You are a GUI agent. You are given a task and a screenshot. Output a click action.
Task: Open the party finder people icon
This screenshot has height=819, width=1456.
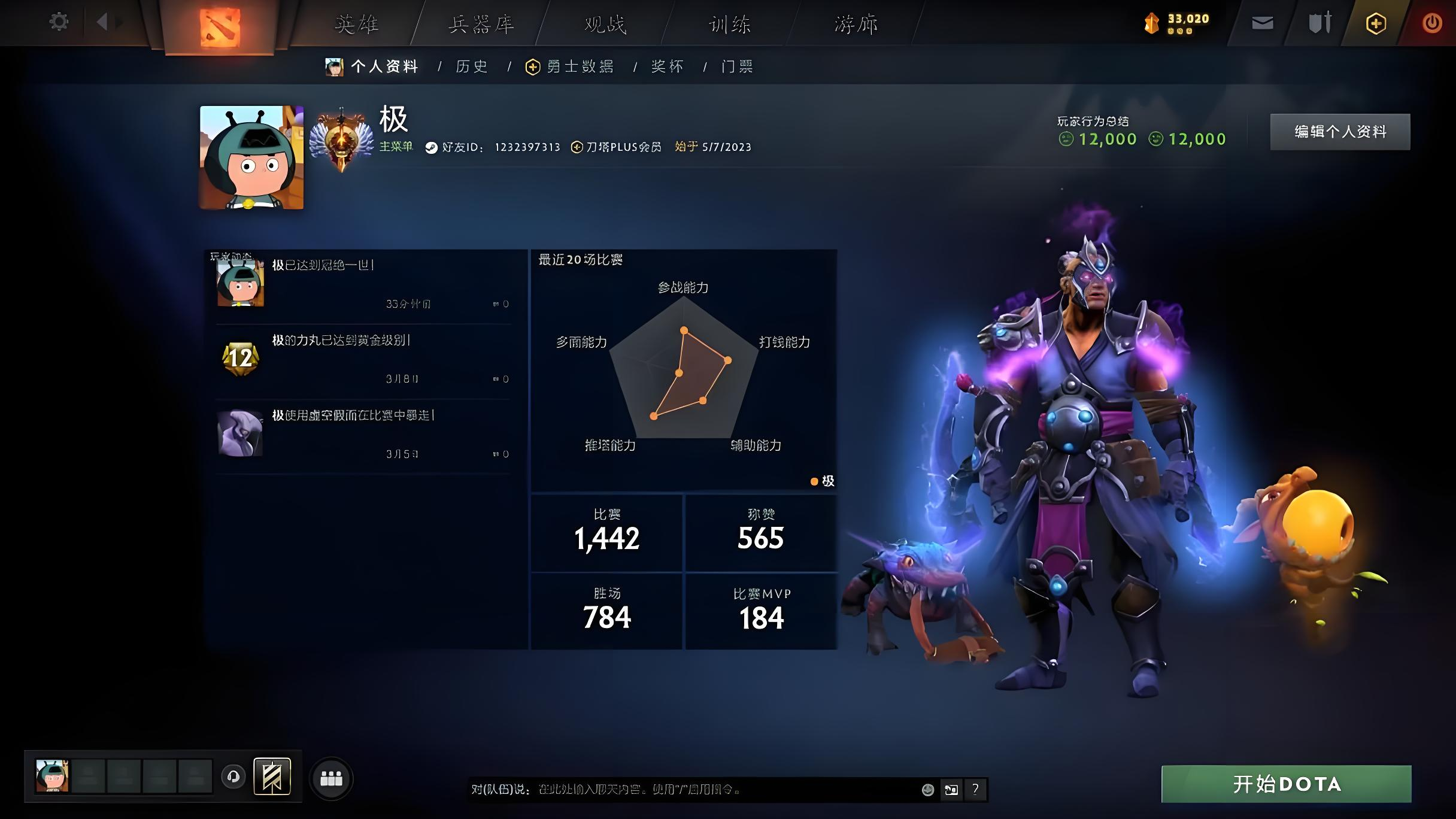pos(331,778)
